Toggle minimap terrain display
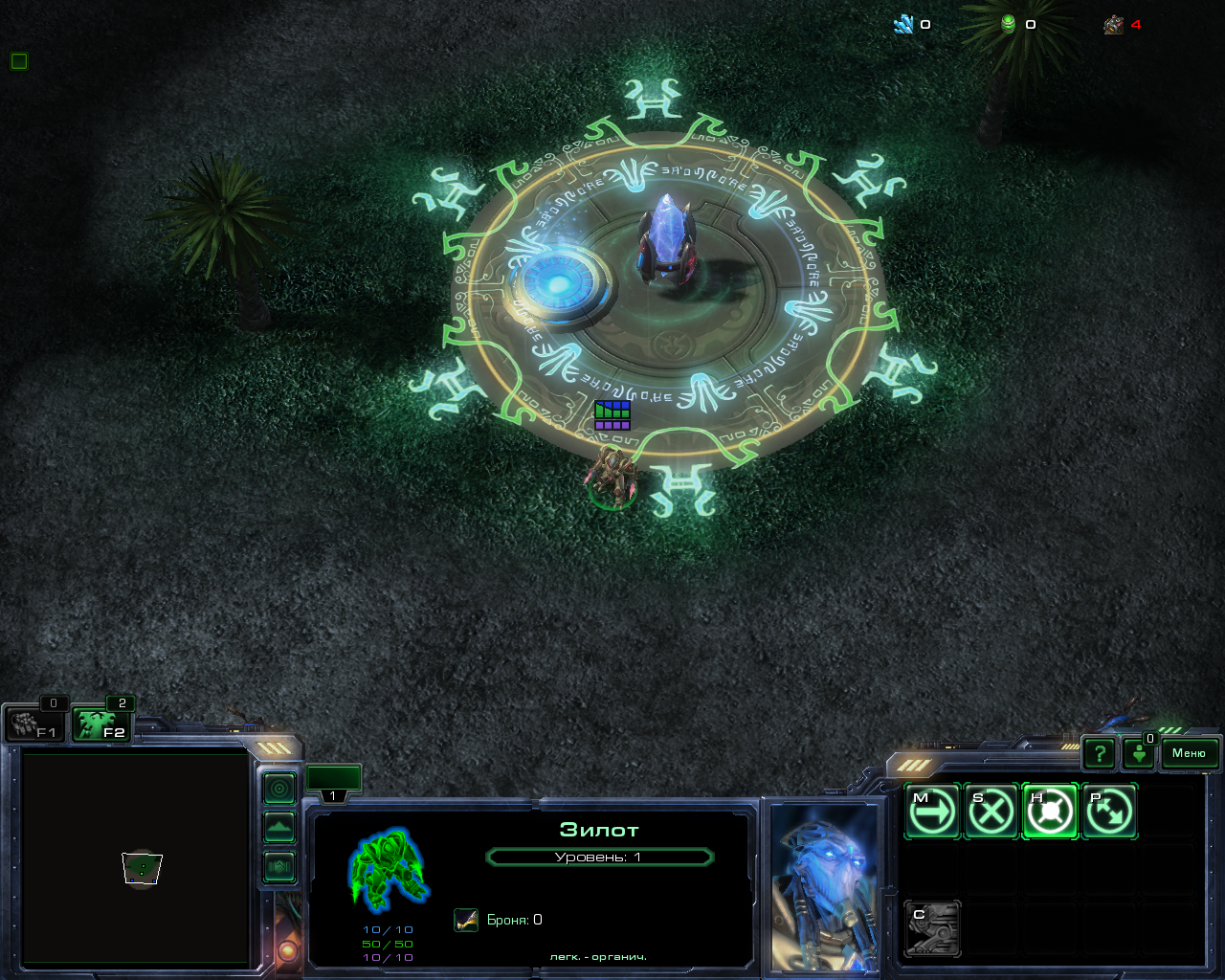Image resolution: width=1225 pixels, height=980 pixels. pos(279,828)
